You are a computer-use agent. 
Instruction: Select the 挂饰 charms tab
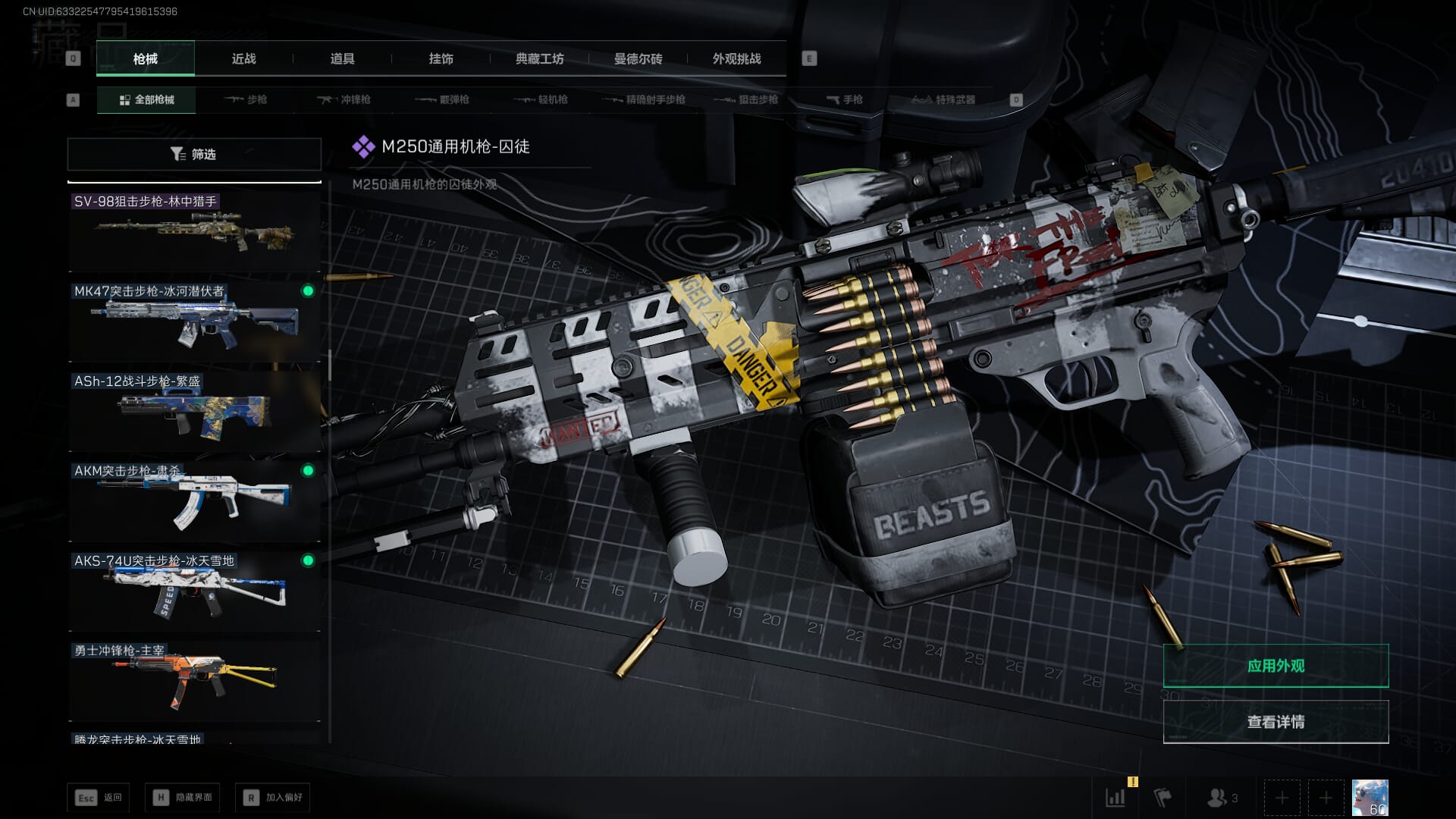tap(441, 58)
